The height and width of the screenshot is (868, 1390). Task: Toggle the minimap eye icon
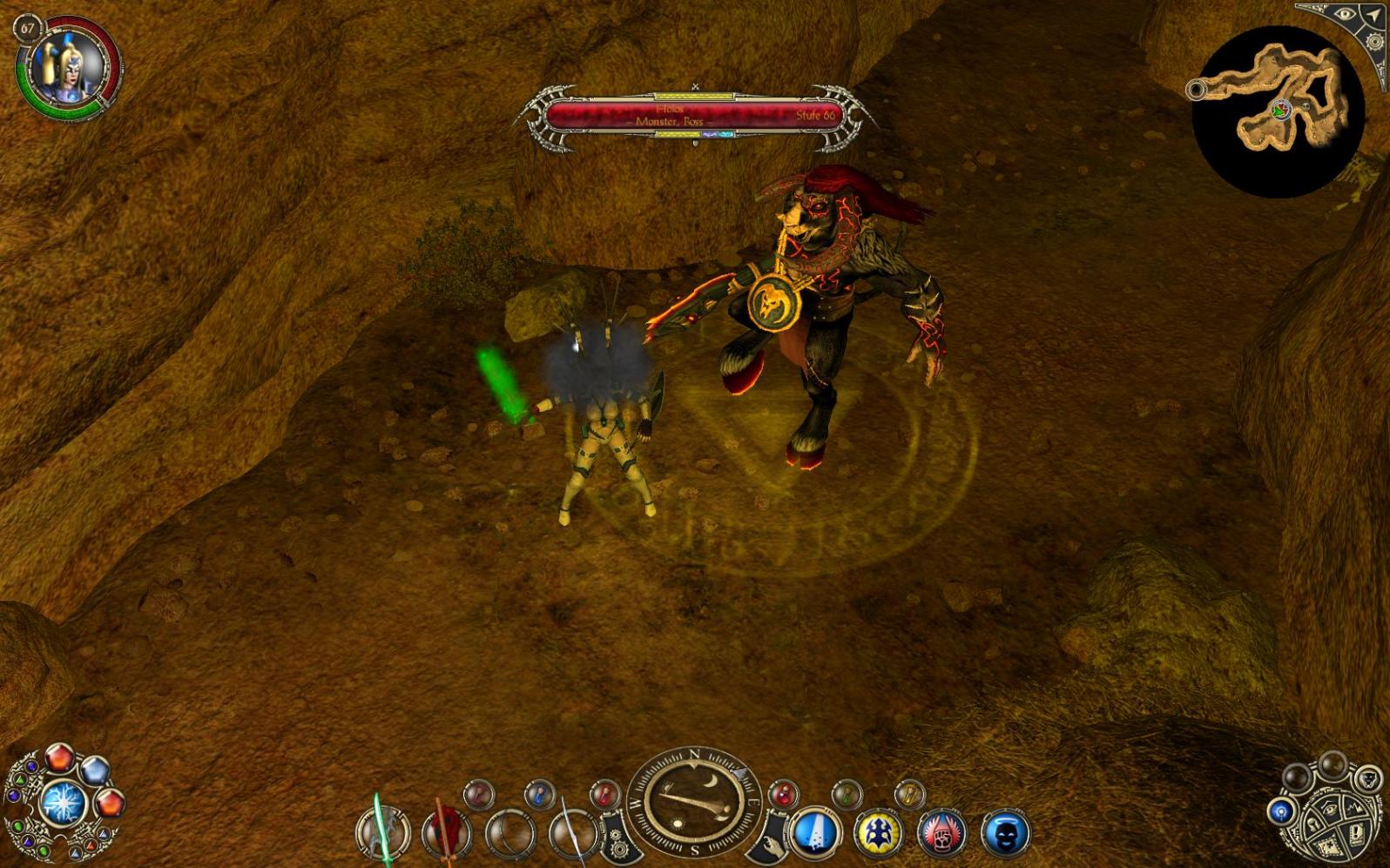(1345, 15)
